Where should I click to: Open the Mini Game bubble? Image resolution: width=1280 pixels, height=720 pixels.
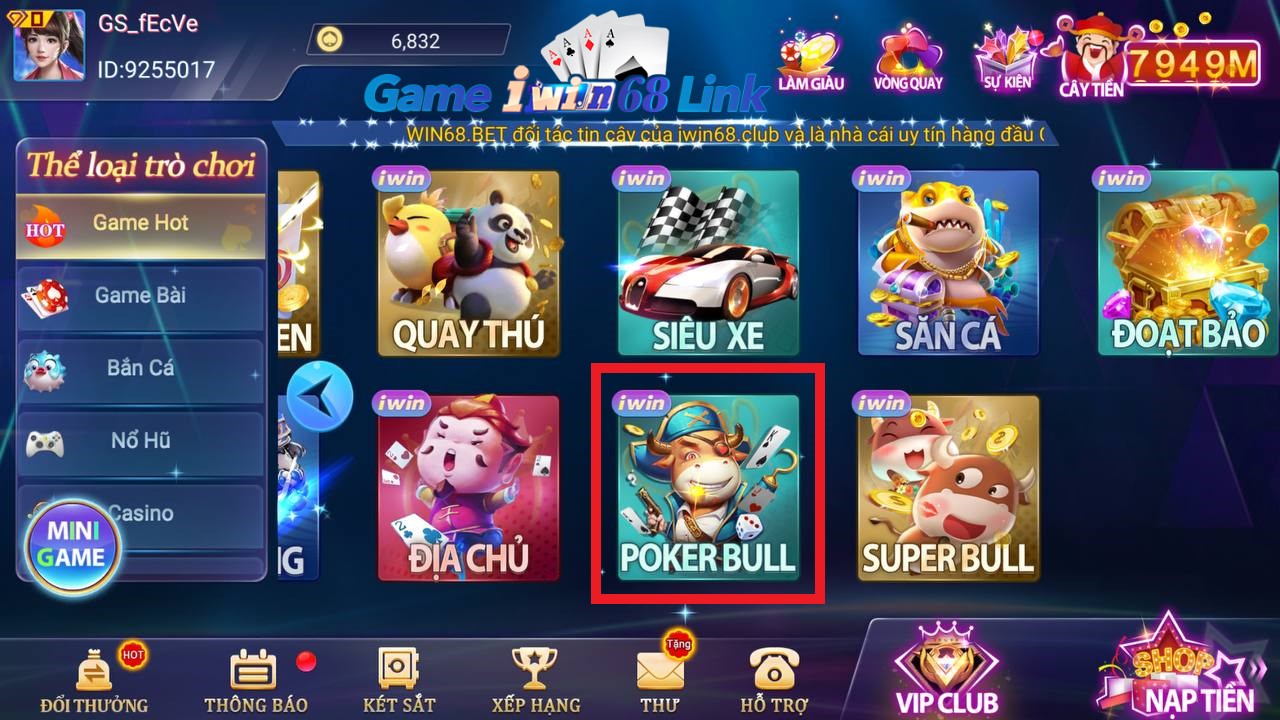click(x=73, y=545)
